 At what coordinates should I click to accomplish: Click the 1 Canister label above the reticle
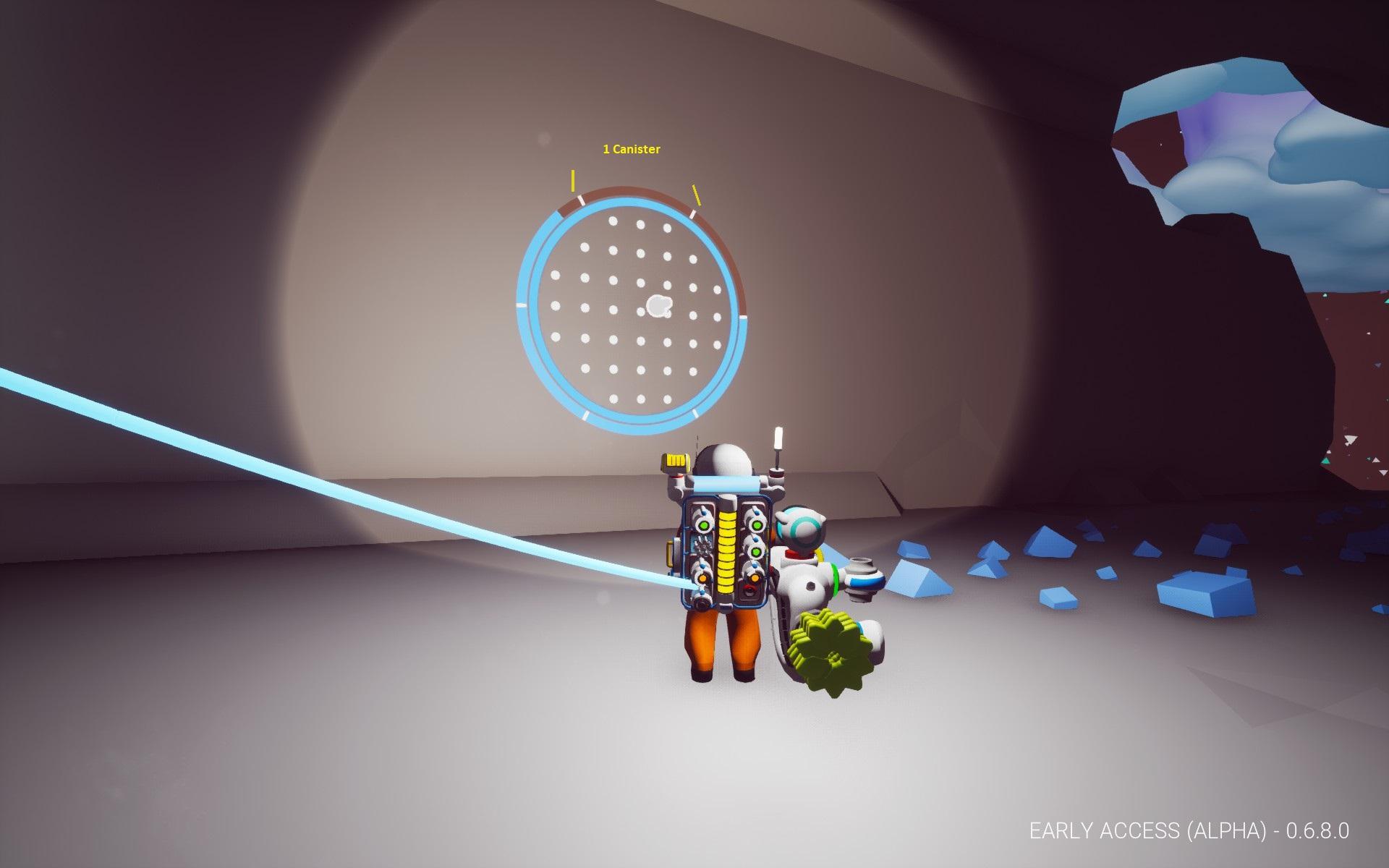[x=631, y=148]
